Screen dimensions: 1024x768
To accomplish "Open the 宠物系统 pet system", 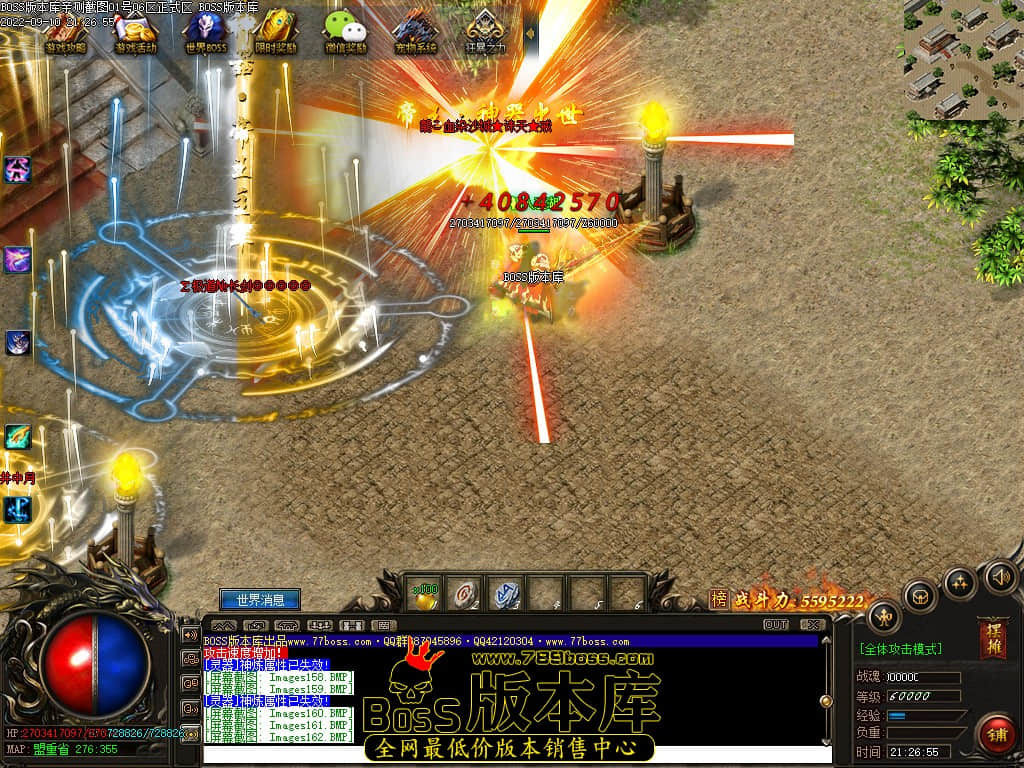I will [416, 32].
